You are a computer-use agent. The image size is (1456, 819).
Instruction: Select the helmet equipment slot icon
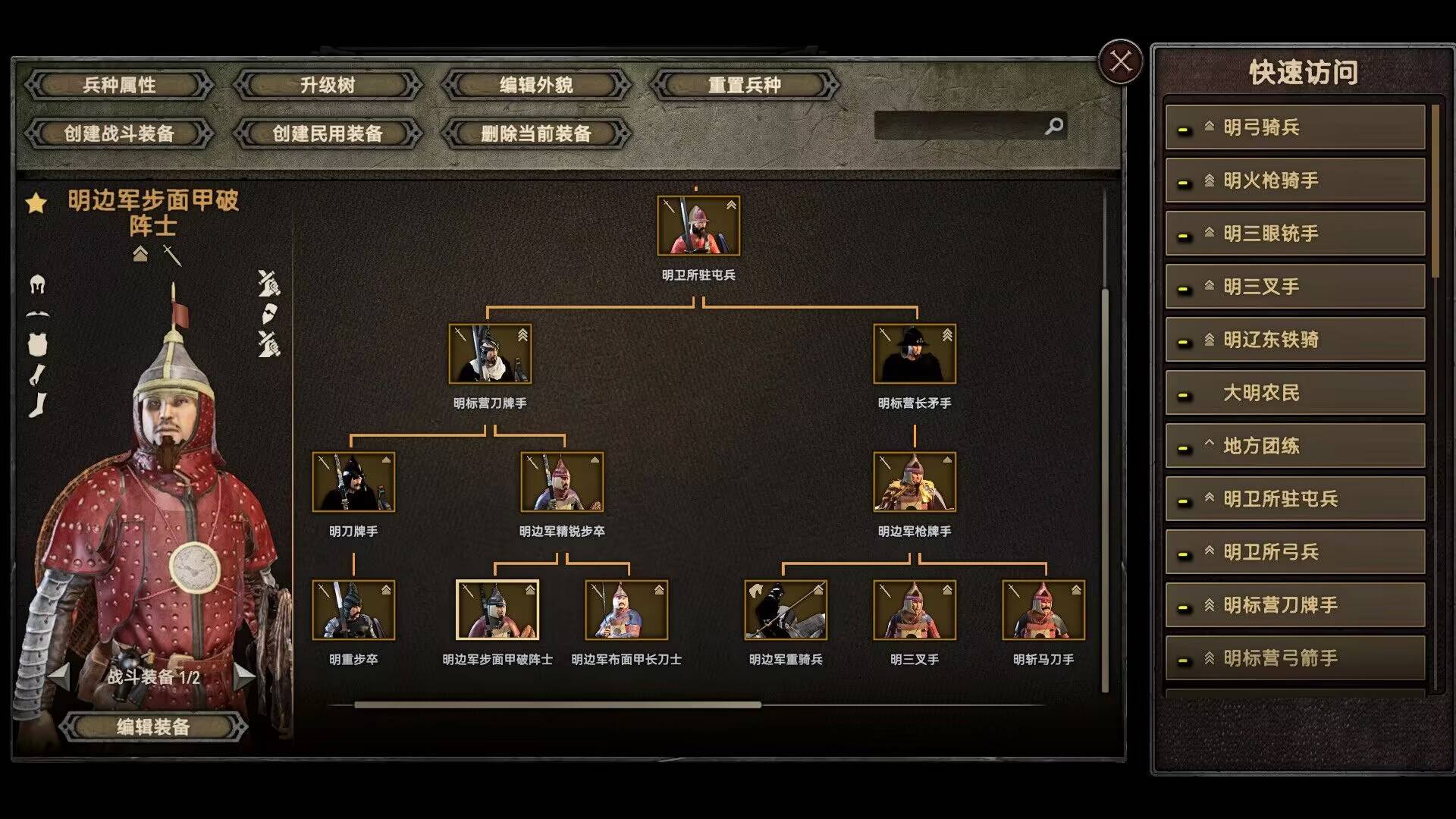[38, 286]
